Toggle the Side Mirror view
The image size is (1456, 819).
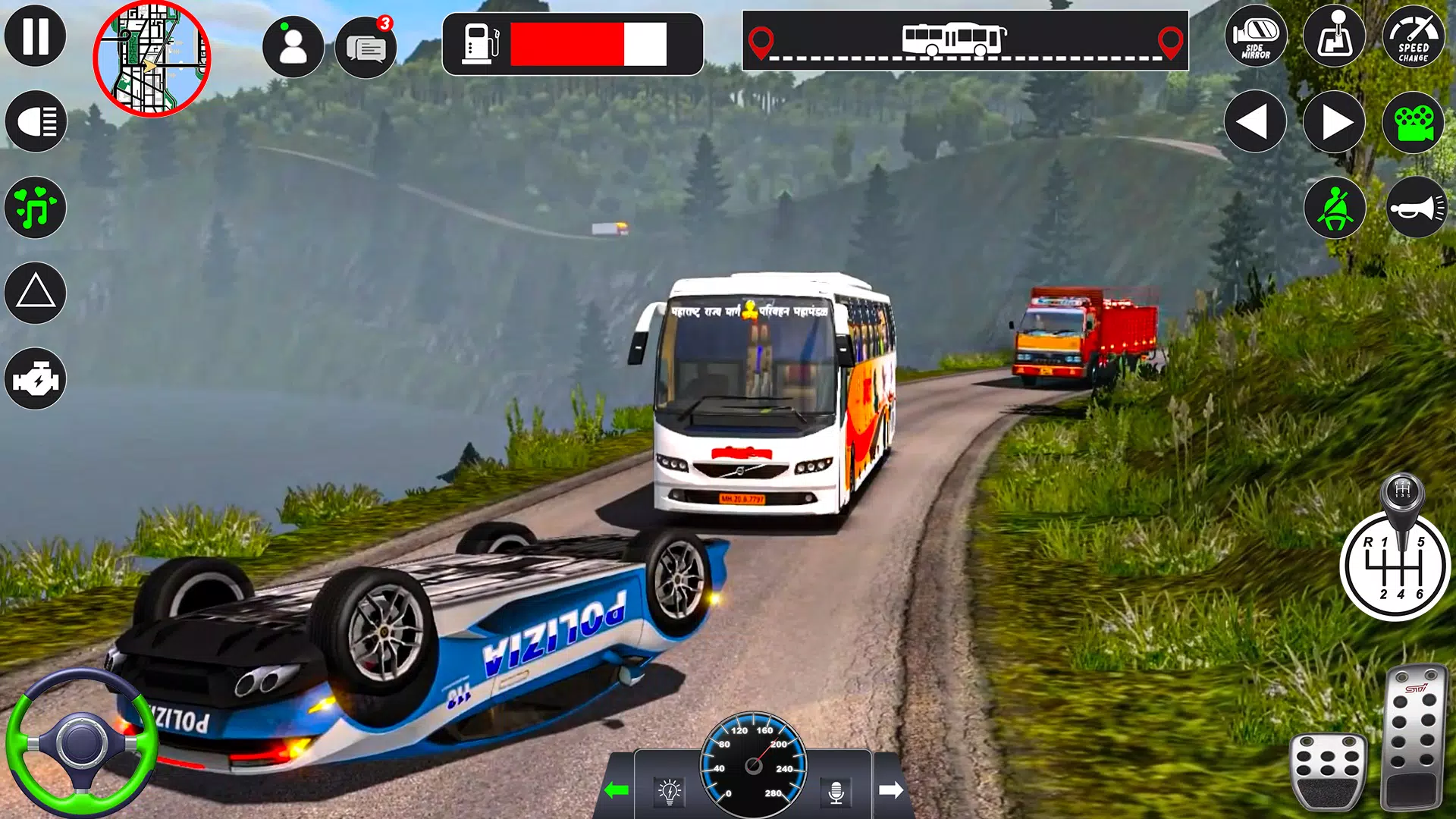(1256, 36)
